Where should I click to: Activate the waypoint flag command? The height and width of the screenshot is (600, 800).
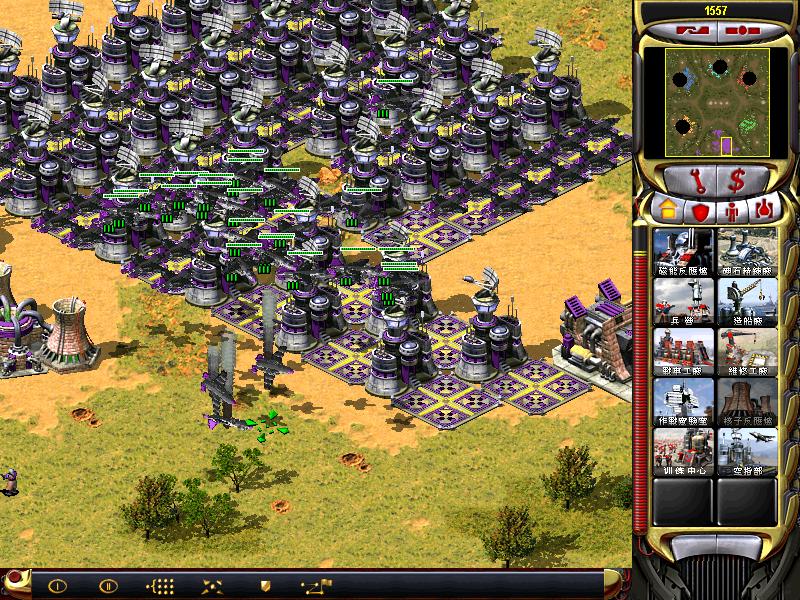(x=315, y=585)
